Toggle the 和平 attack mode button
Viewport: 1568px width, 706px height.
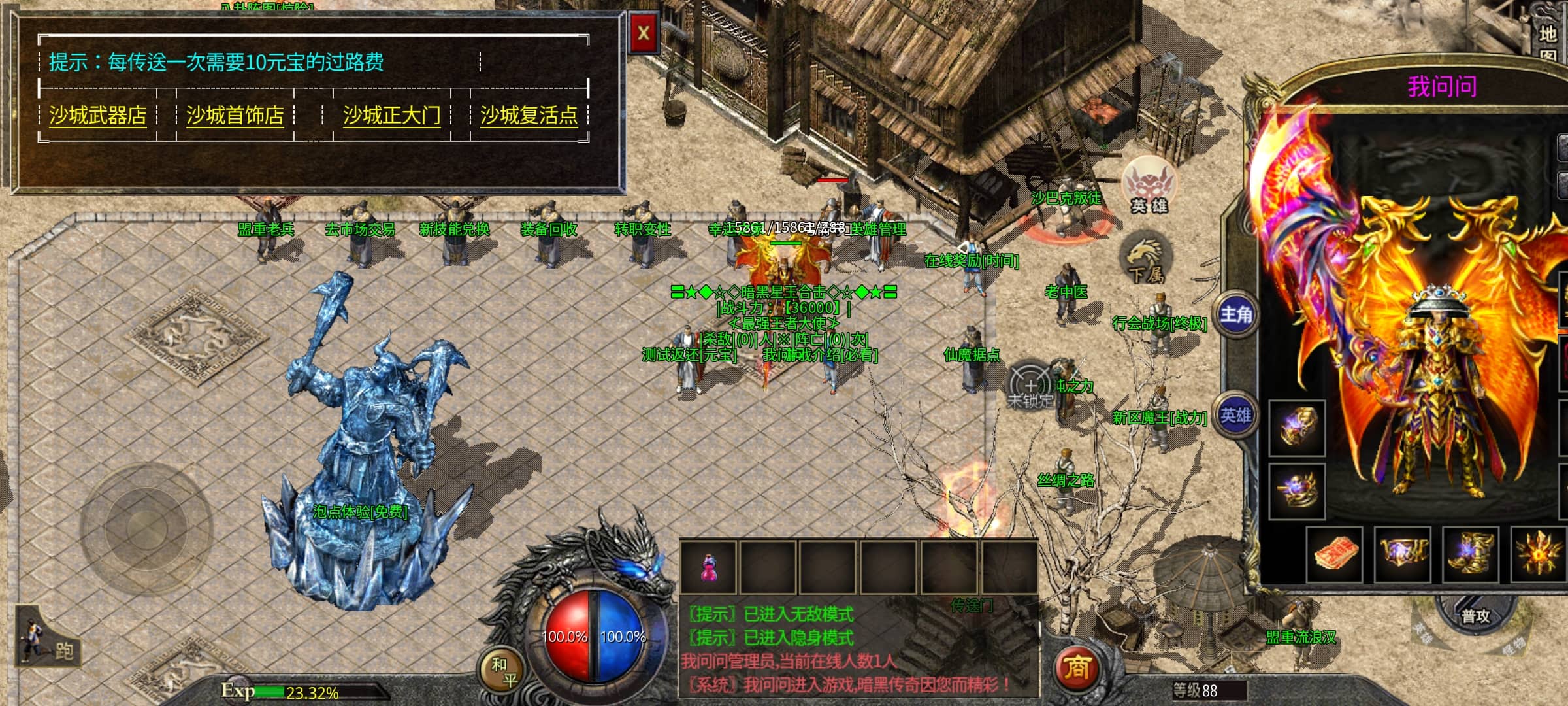click(x=504, y=672)
